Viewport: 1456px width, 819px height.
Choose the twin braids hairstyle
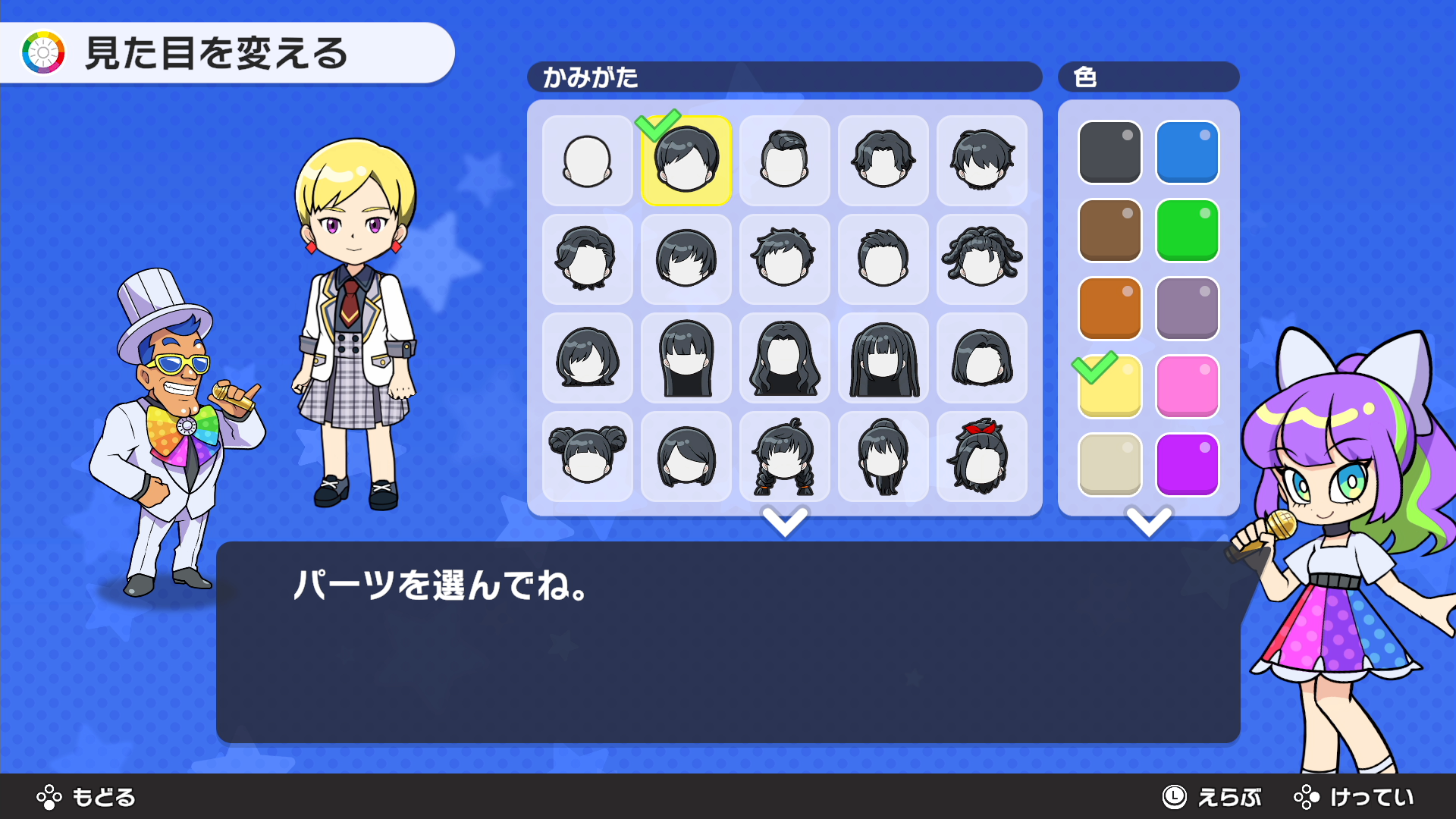coord(784,457)
